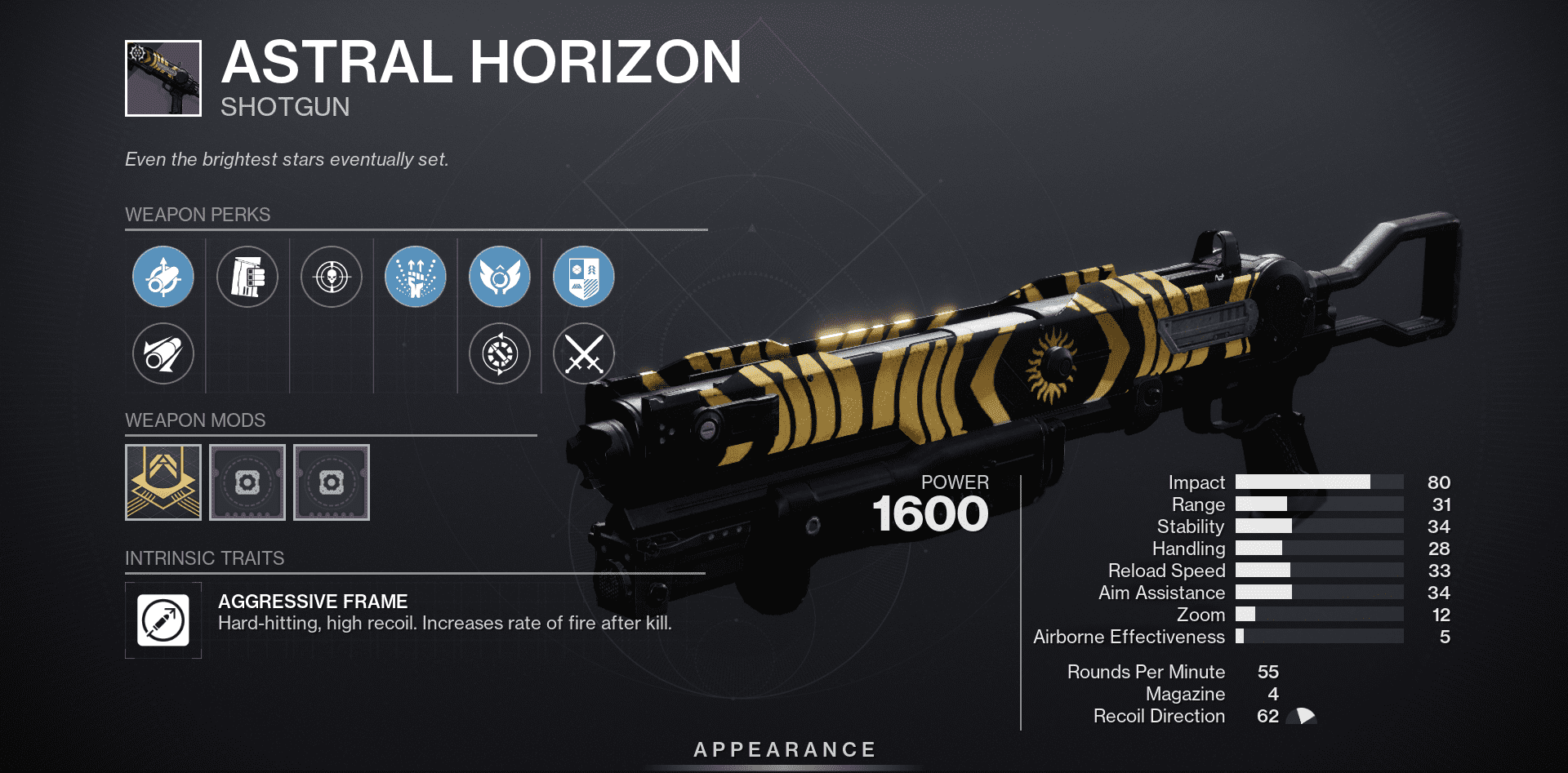Screen dimensions: 1568x773
Task: Select the crossed swords perk icon
Action: 583,353
